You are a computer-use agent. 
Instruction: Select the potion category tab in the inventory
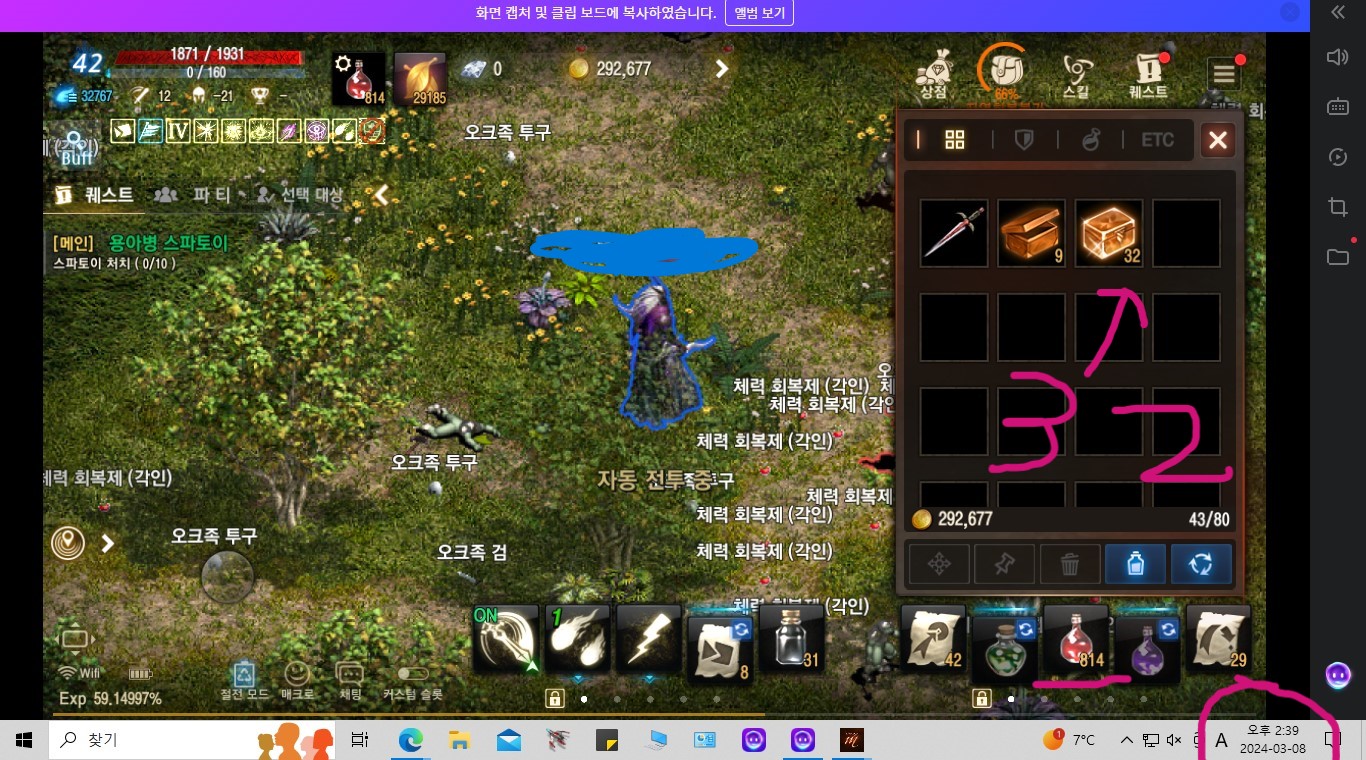pos(1091,139)
